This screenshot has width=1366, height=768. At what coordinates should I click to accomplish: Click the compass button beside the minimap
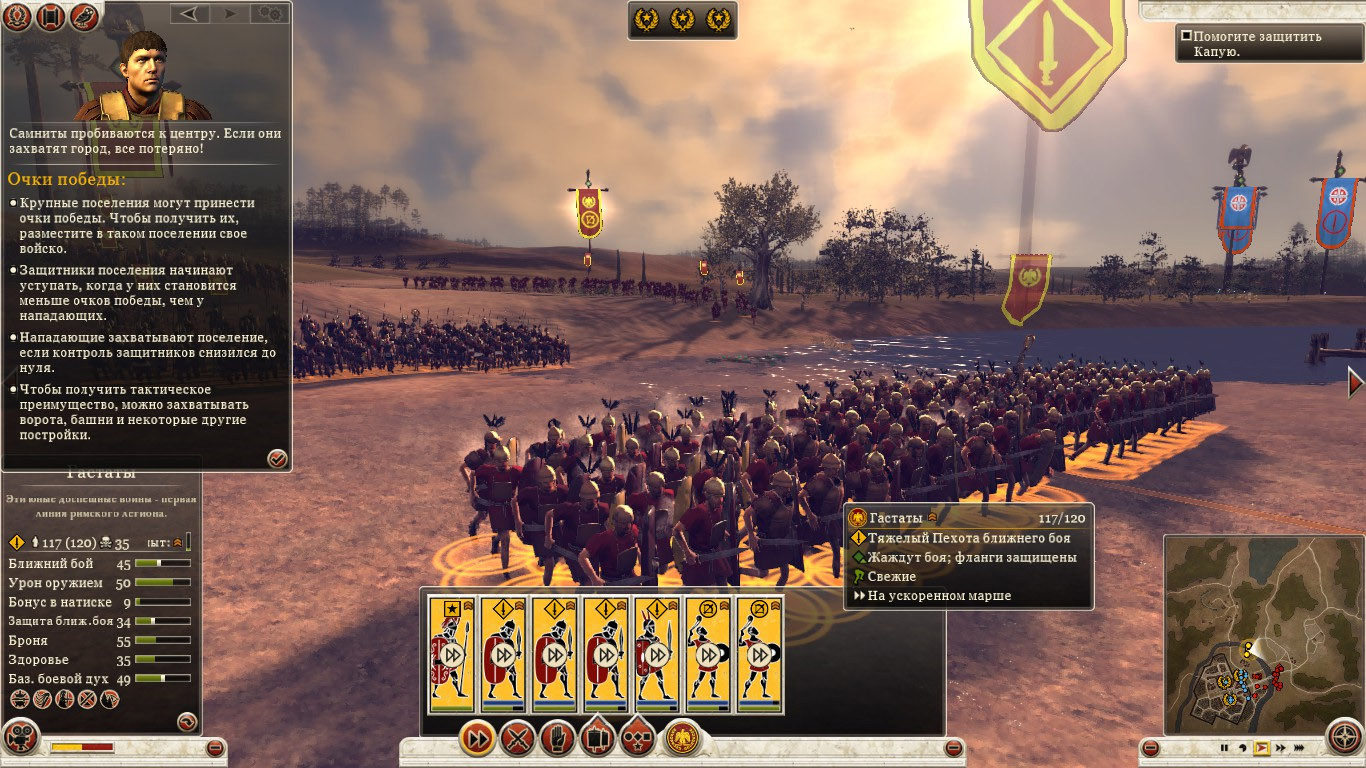[1346, 739]
